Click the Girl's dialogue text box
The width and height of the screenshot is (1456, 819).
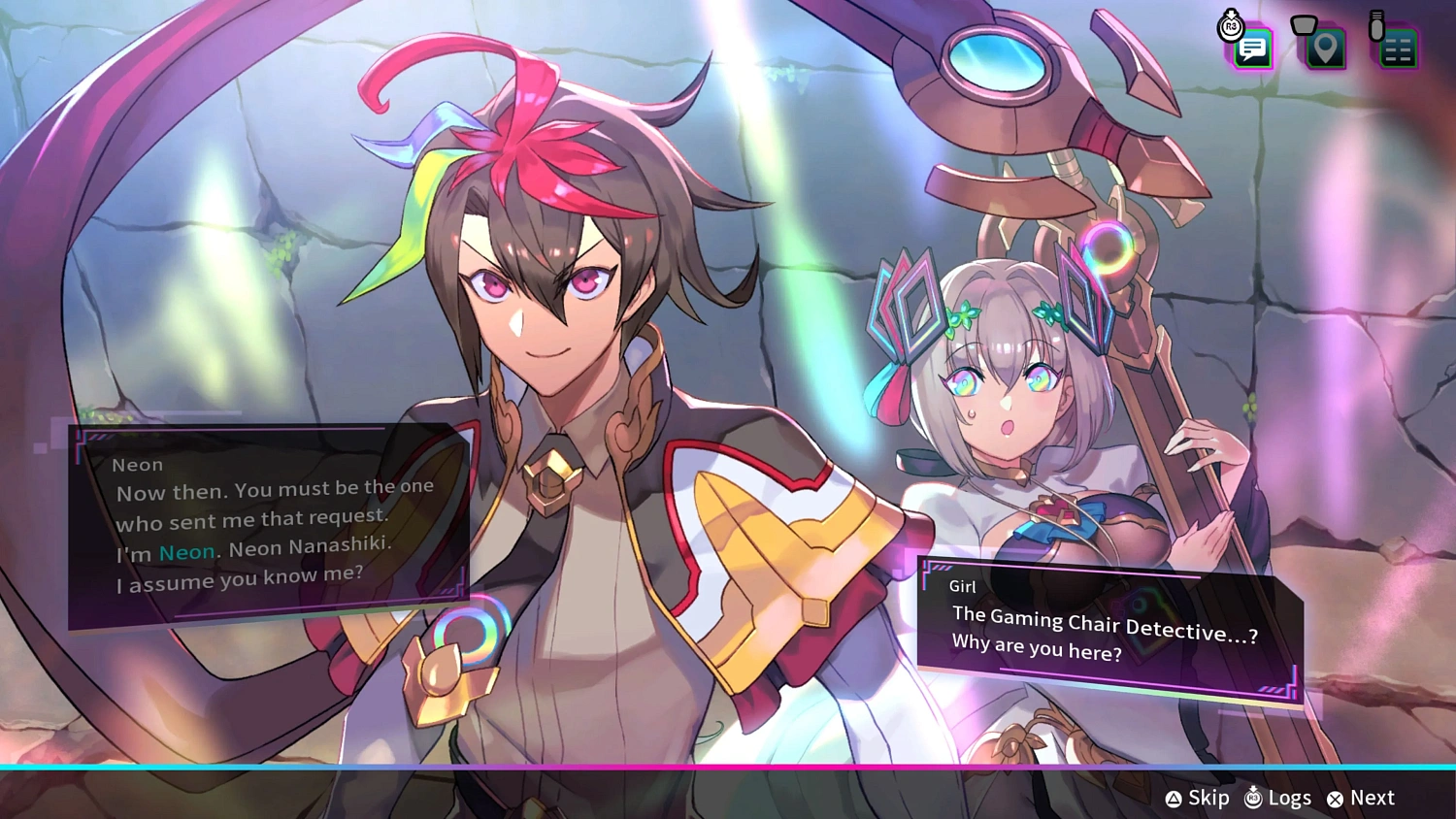(1107, 631)
